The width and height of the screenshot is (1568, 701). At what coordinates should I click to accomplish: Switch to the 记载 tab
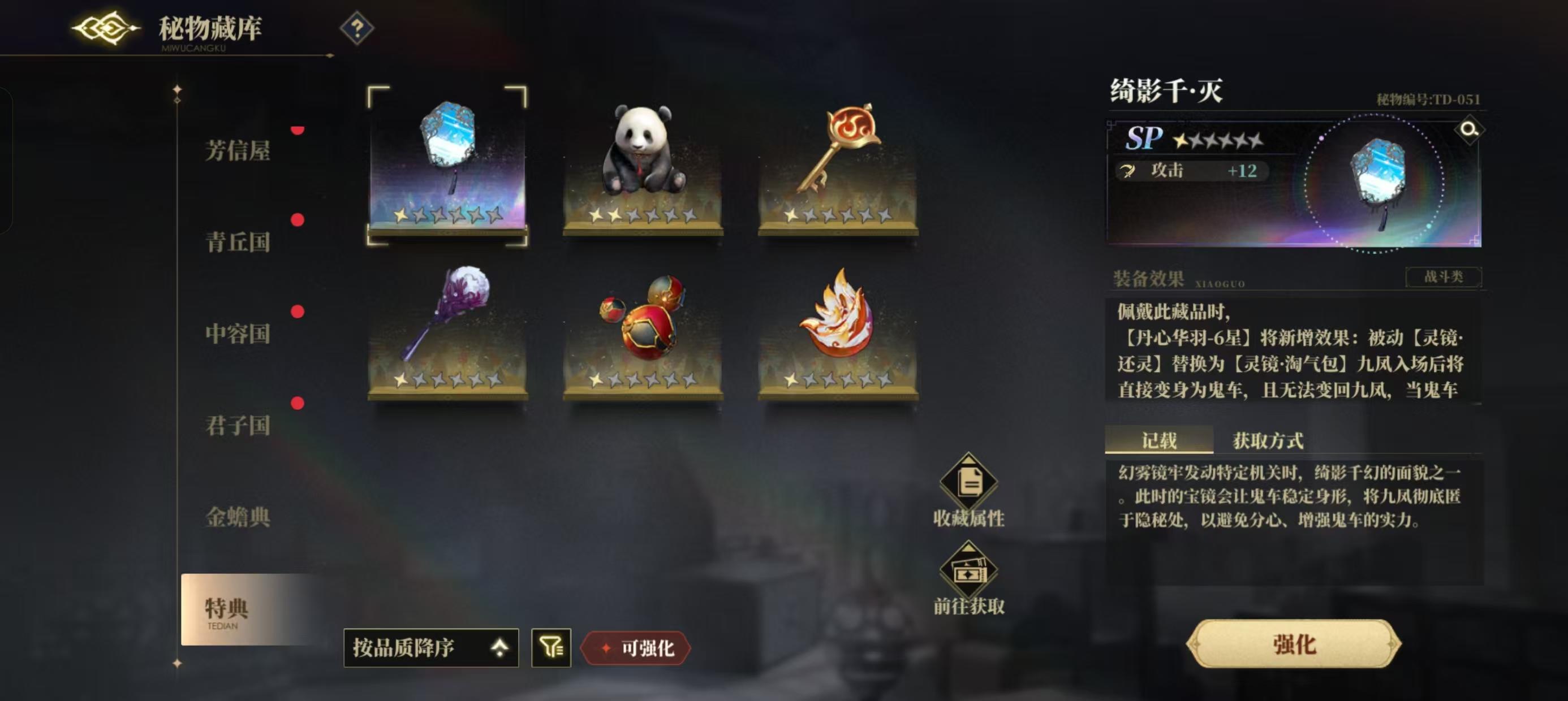pos(1159,439)
